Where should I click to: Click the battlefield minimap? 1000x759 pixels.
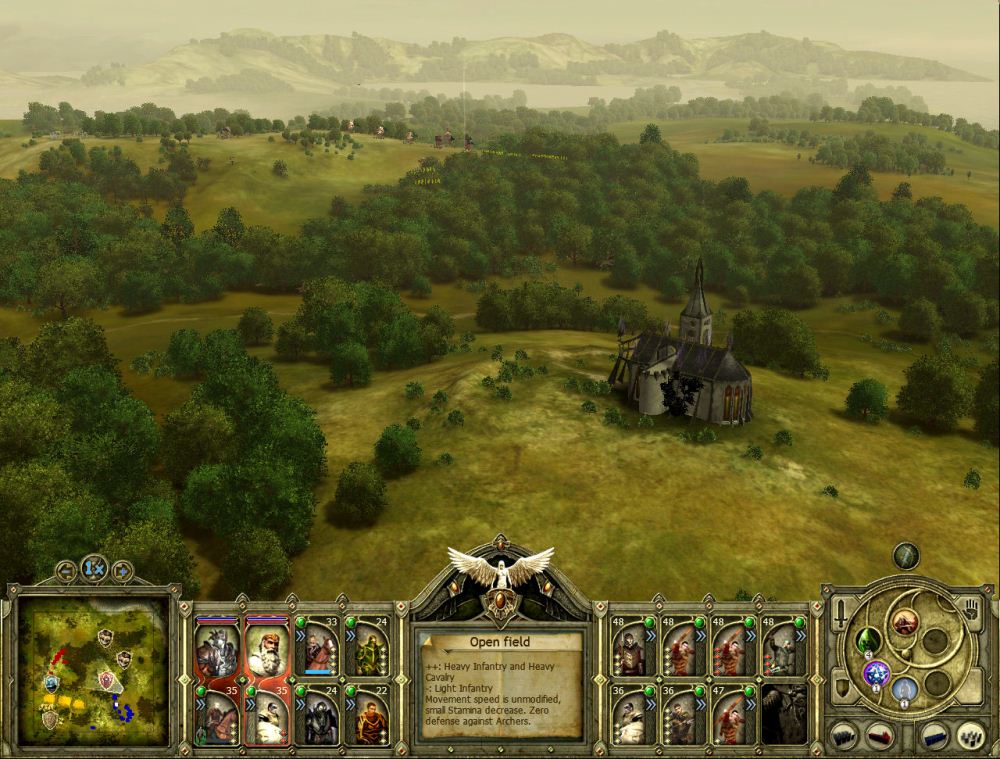pyautogui.click(x=93, y=669)
